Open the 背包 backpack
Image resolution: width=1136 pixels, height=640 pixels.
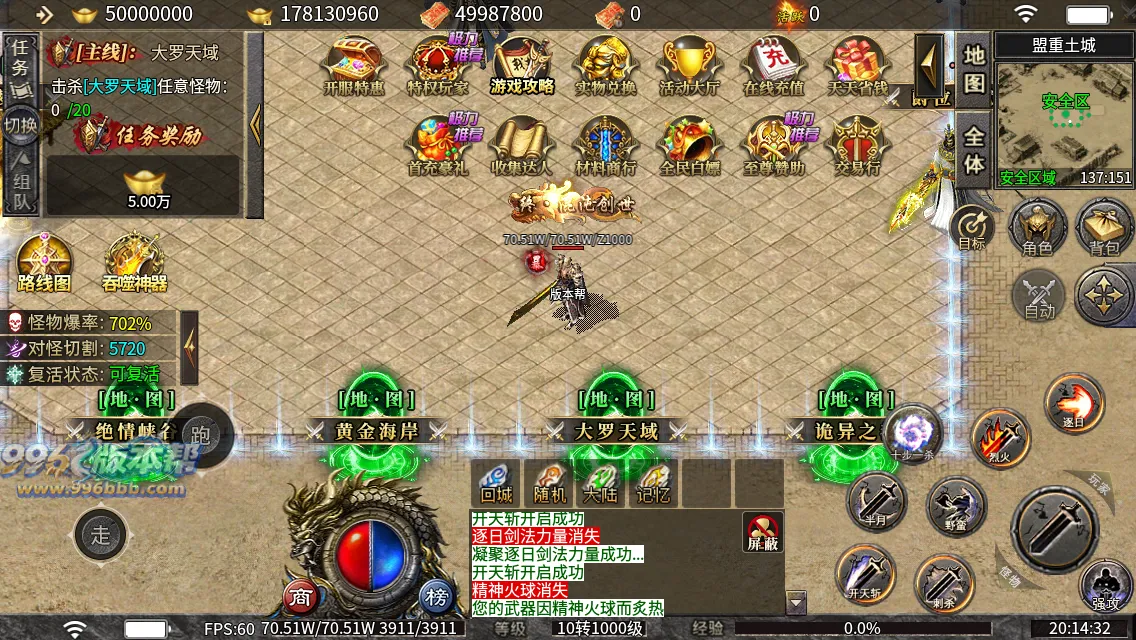1104,226
